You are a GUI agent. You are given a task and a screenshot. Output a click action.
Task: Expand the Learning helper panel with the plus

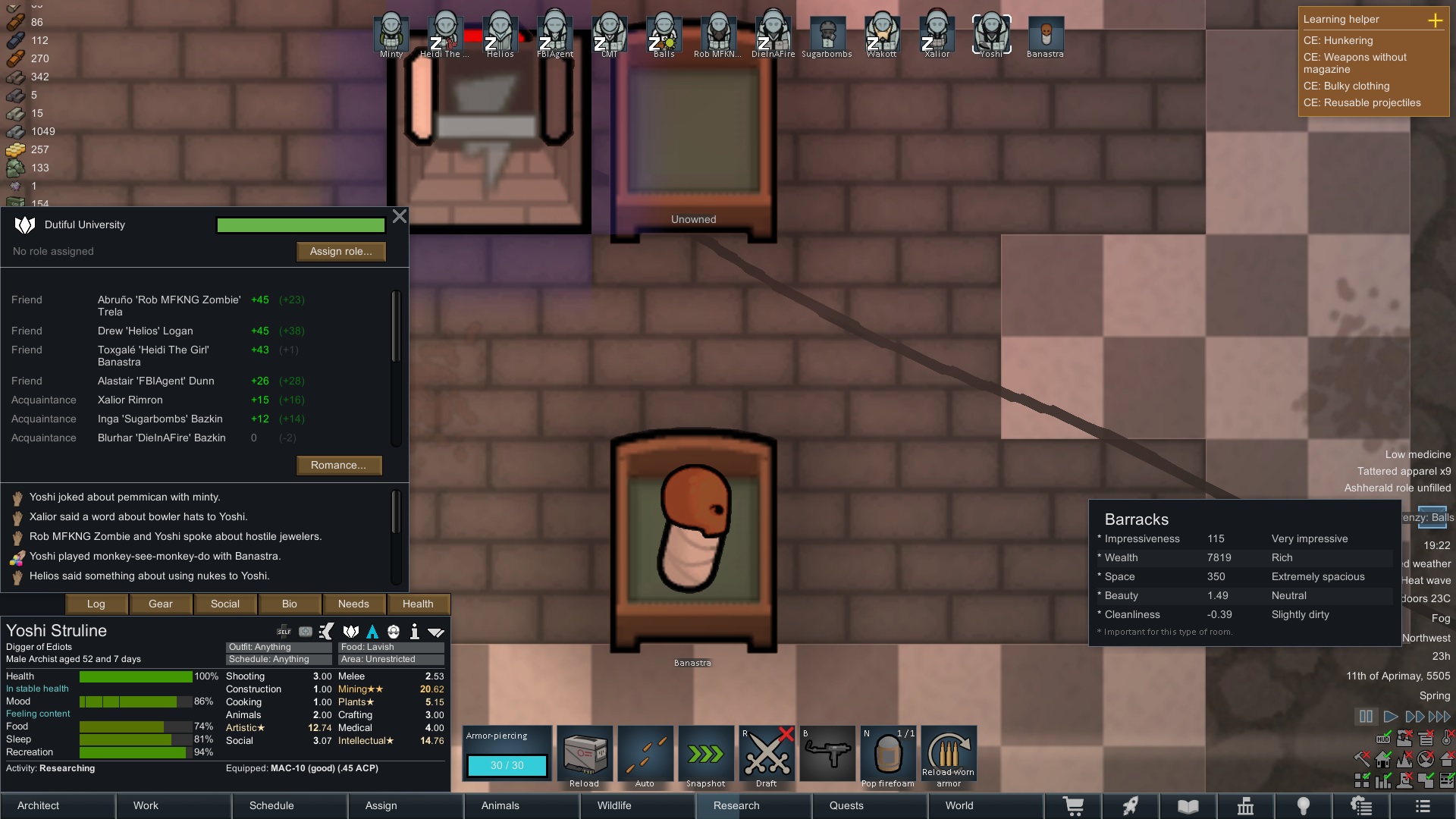tap(1436, 21)
